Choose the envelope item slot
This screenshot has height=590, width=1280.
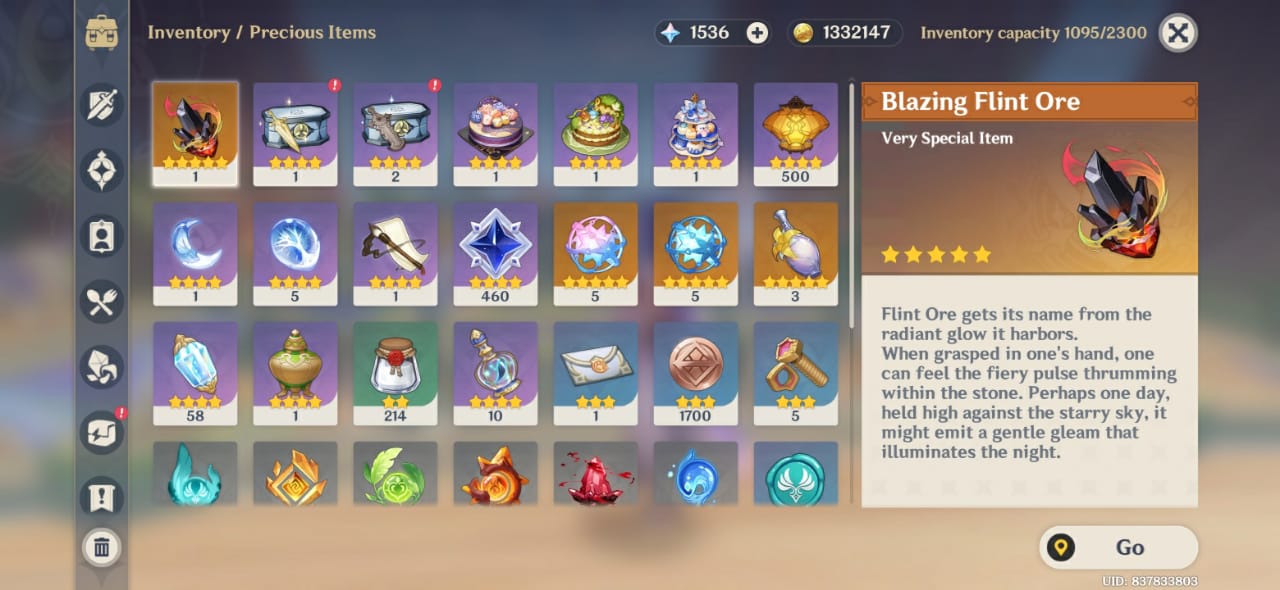point(595,372)
